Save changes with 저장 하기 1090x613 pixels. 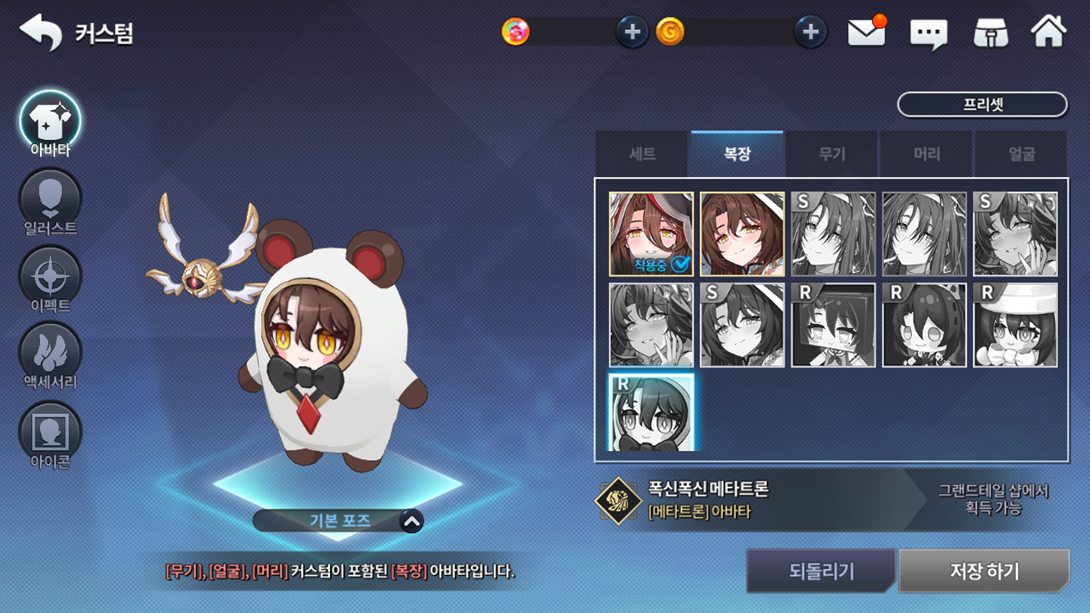tap(984, 571)
